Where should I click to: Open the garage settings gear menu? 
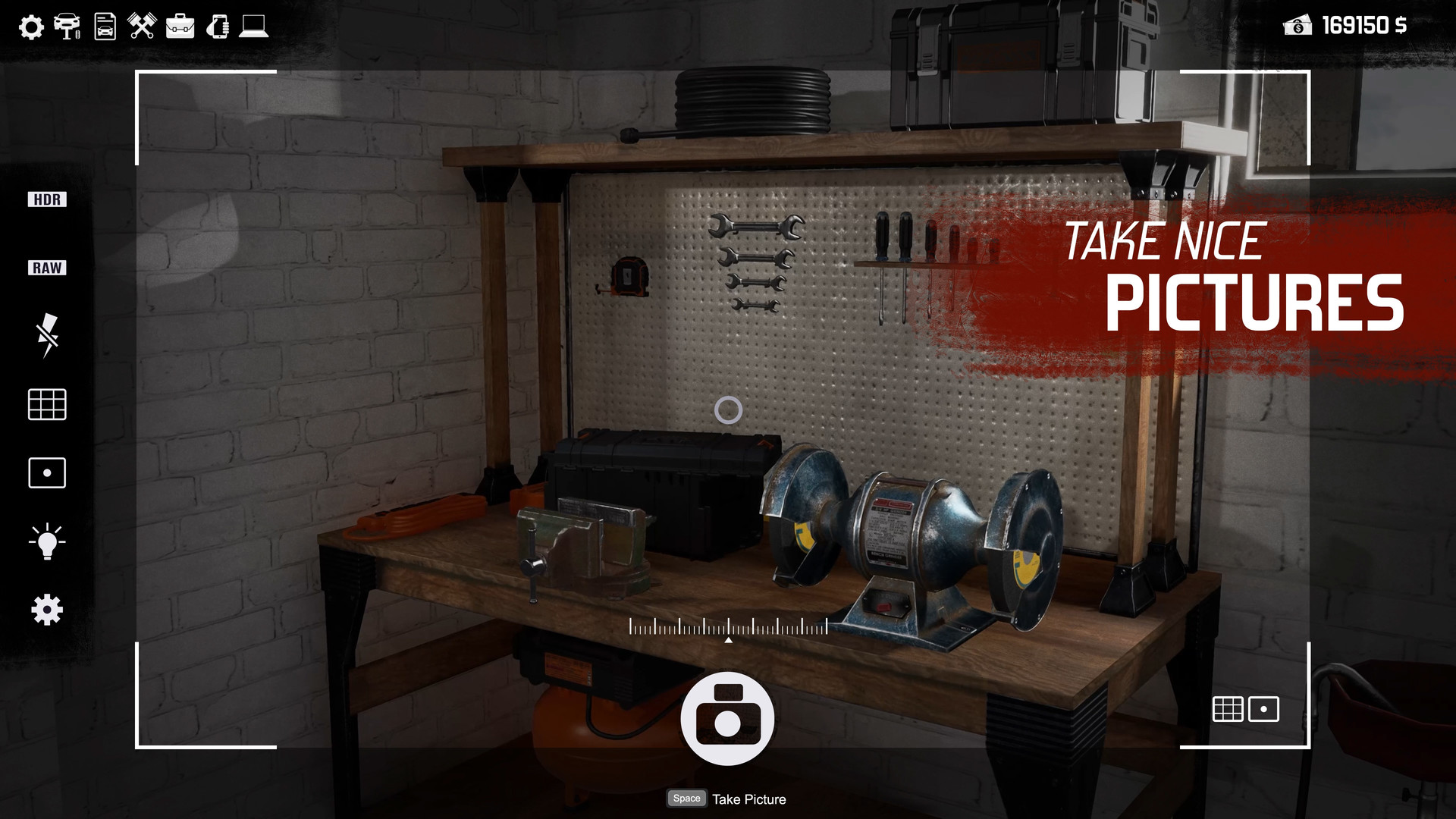30,27
